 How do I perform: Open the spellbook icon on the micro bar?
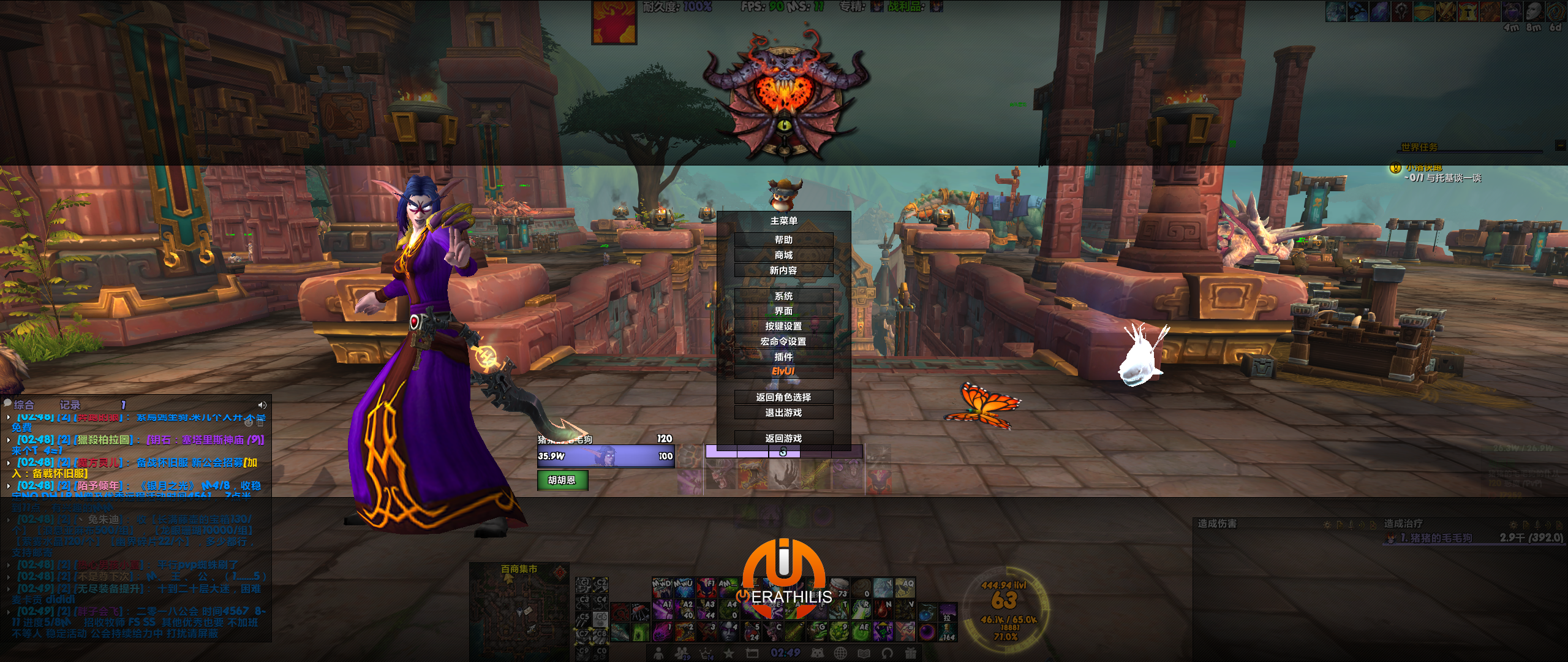[864, 653]
